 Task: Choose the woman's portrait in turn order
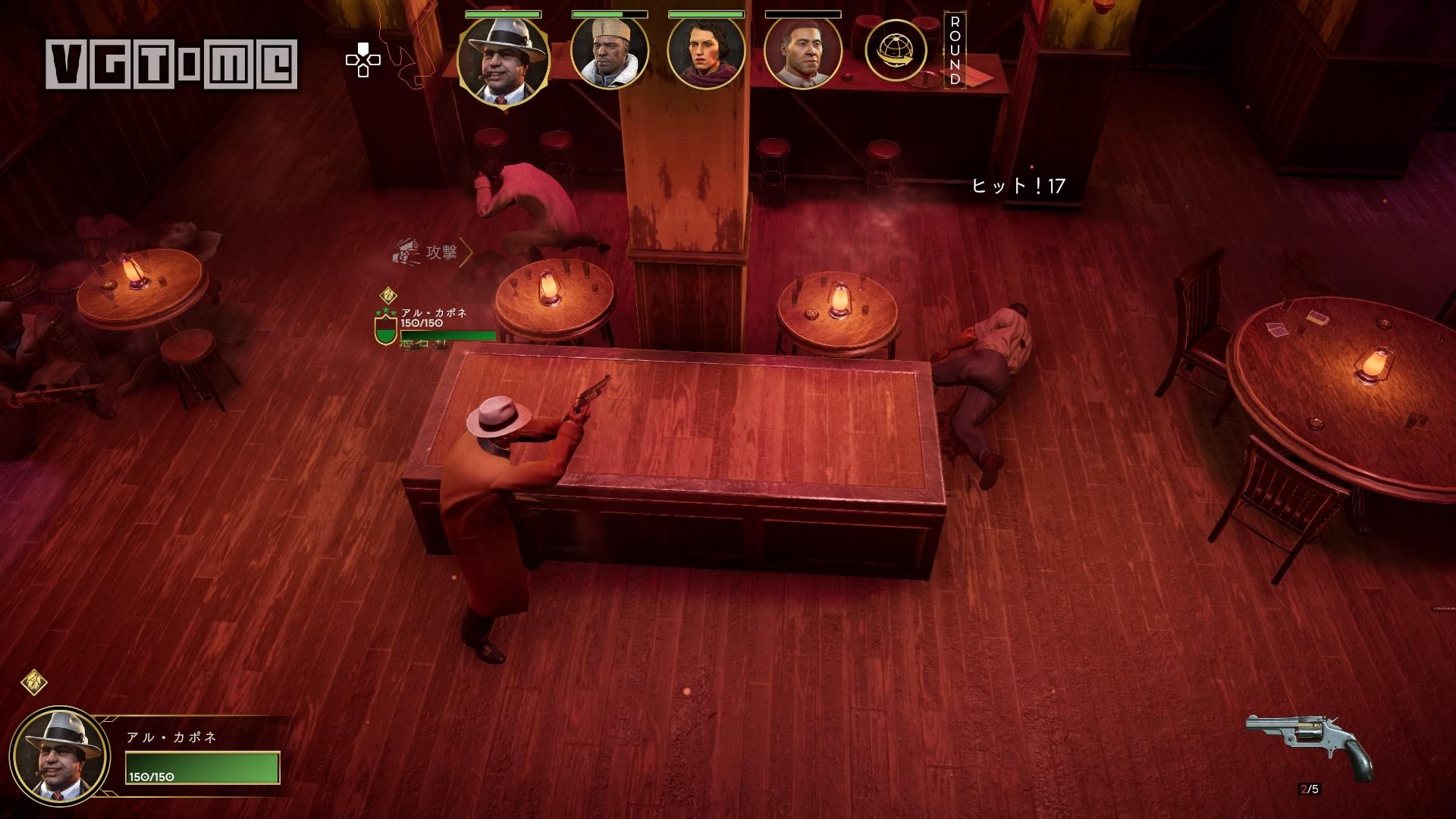pyautogui.click(x=706, y=53)
